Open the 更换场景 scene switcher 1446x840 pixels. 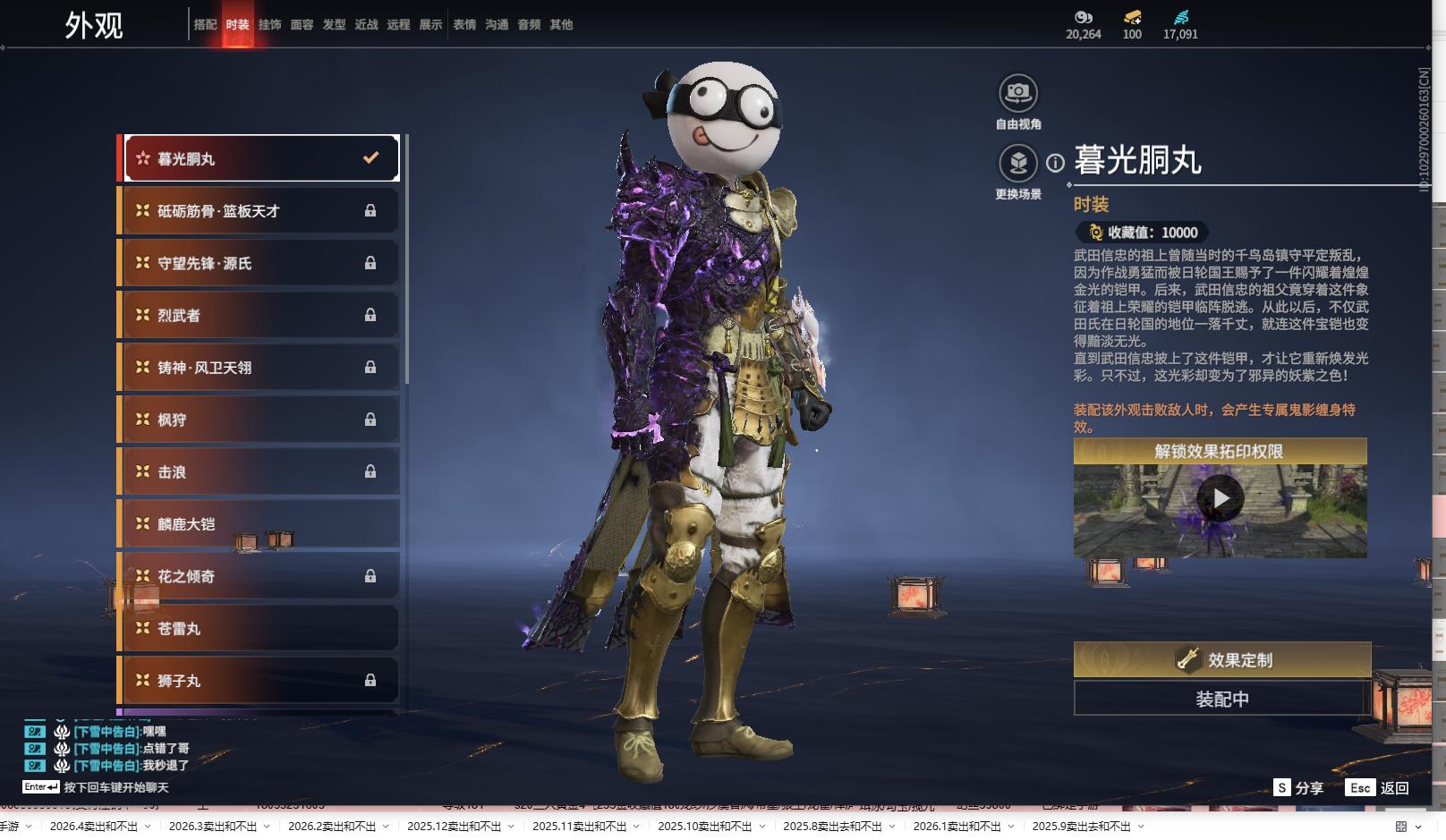(1017, 163)
